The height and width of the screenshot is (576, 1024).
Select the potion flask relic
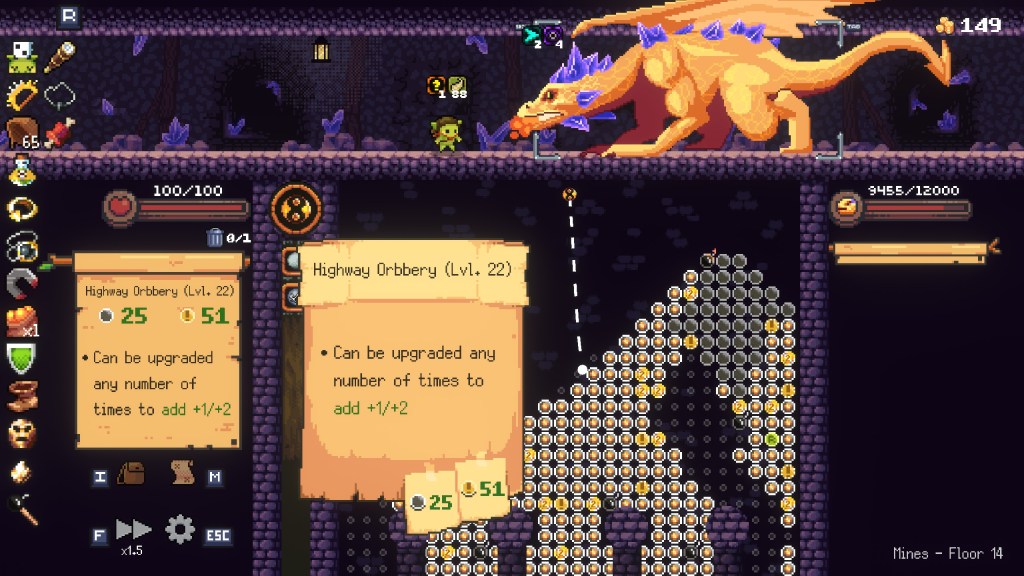coord(21,171)
